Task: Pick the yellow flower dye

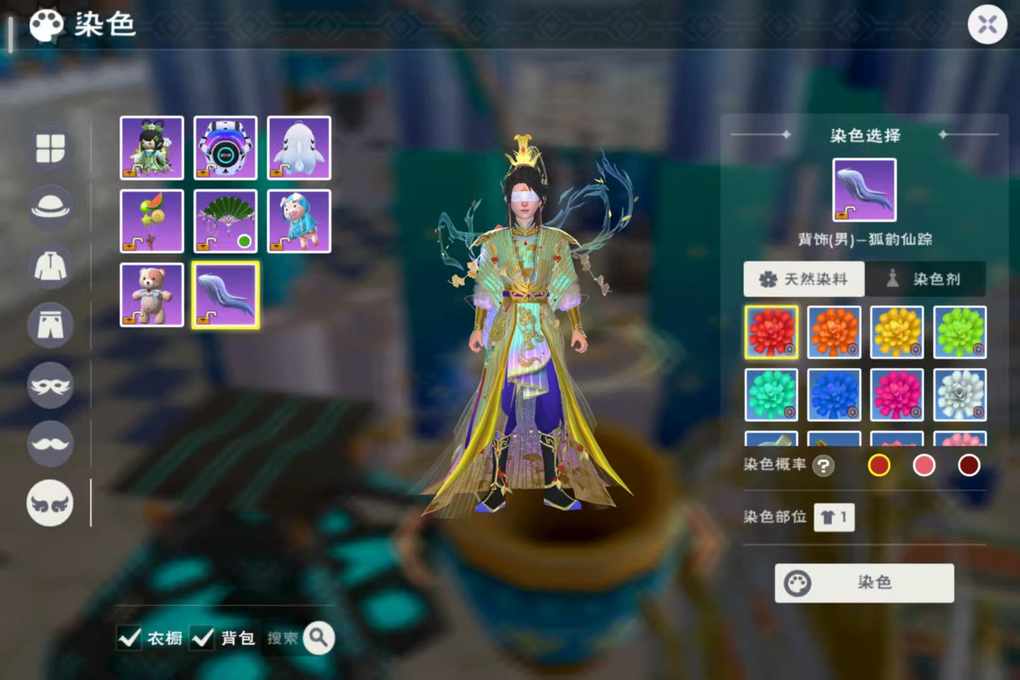Action: (897, 332)
